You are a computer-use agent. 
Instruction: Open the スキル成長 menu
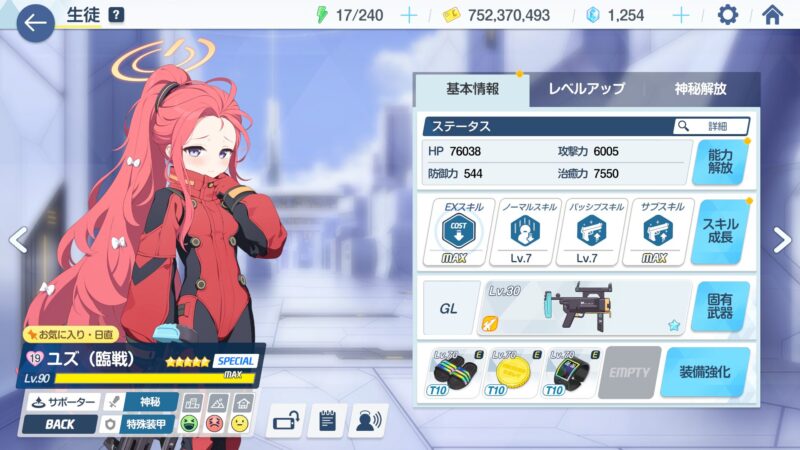pyautogui.click(x=720, y=232)
